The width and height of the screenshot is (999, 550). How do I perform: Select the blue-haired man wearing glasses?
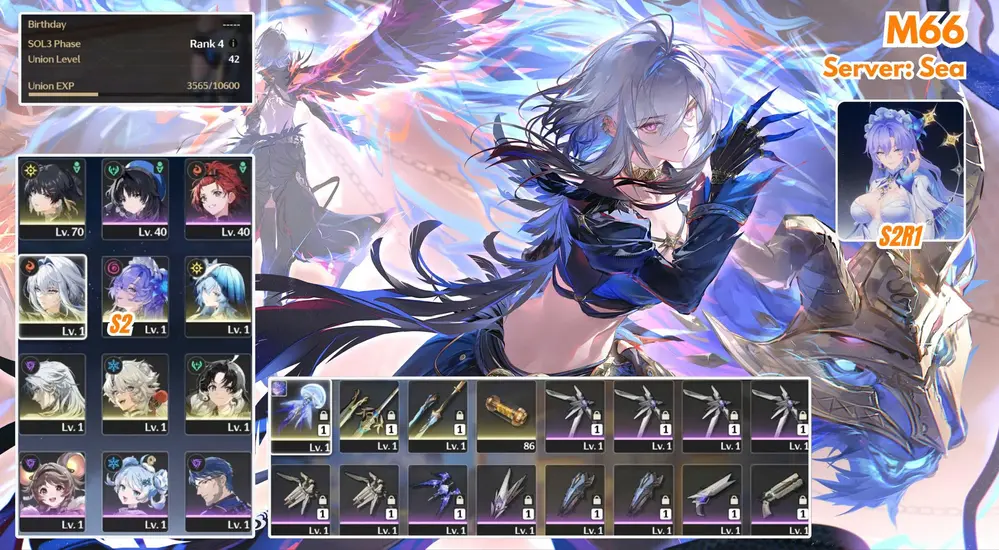click(217, 491)
